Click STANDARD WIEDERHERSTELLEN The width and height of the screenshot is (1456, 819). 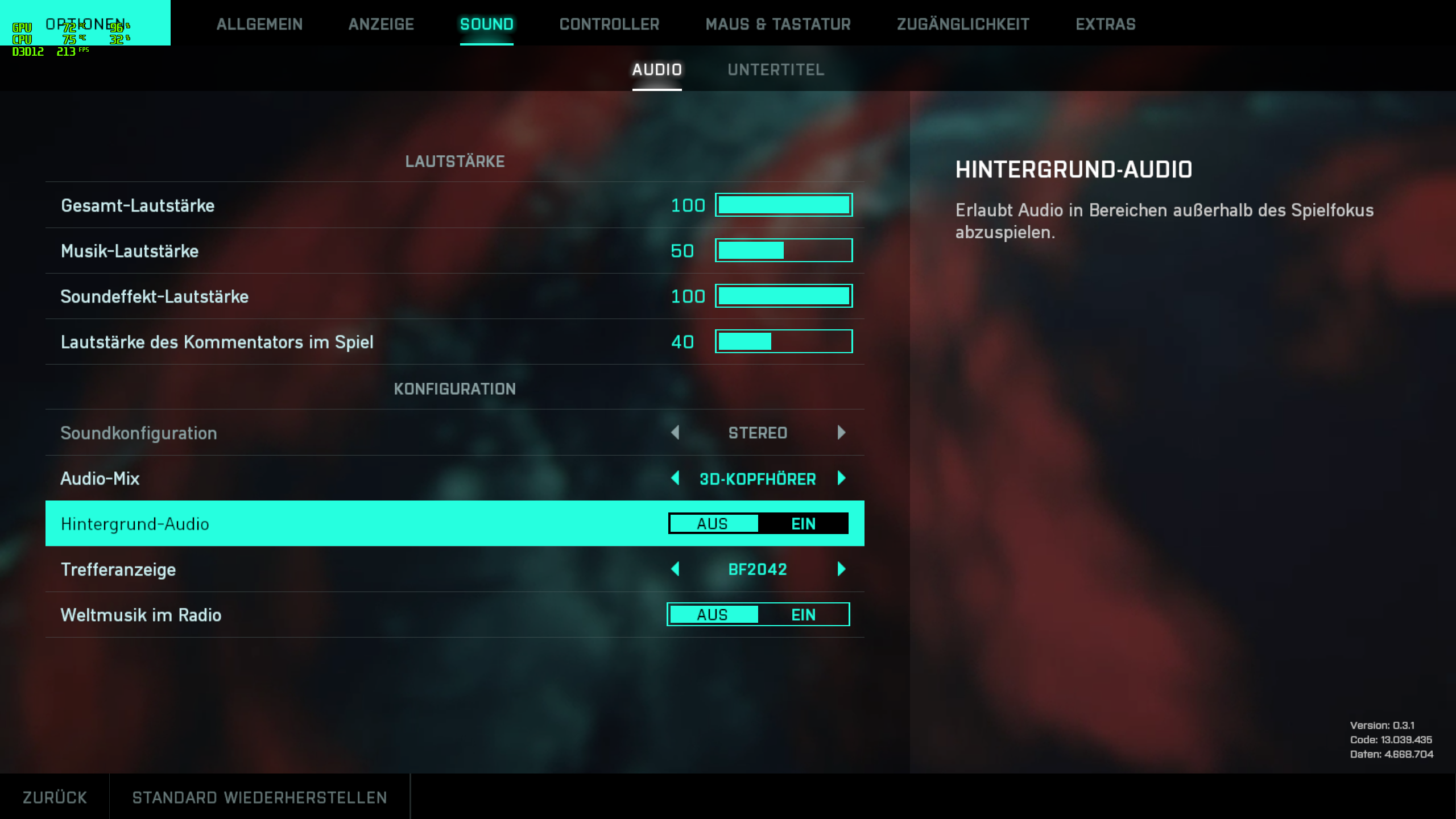pyautogui.click(x=259, y=796)
